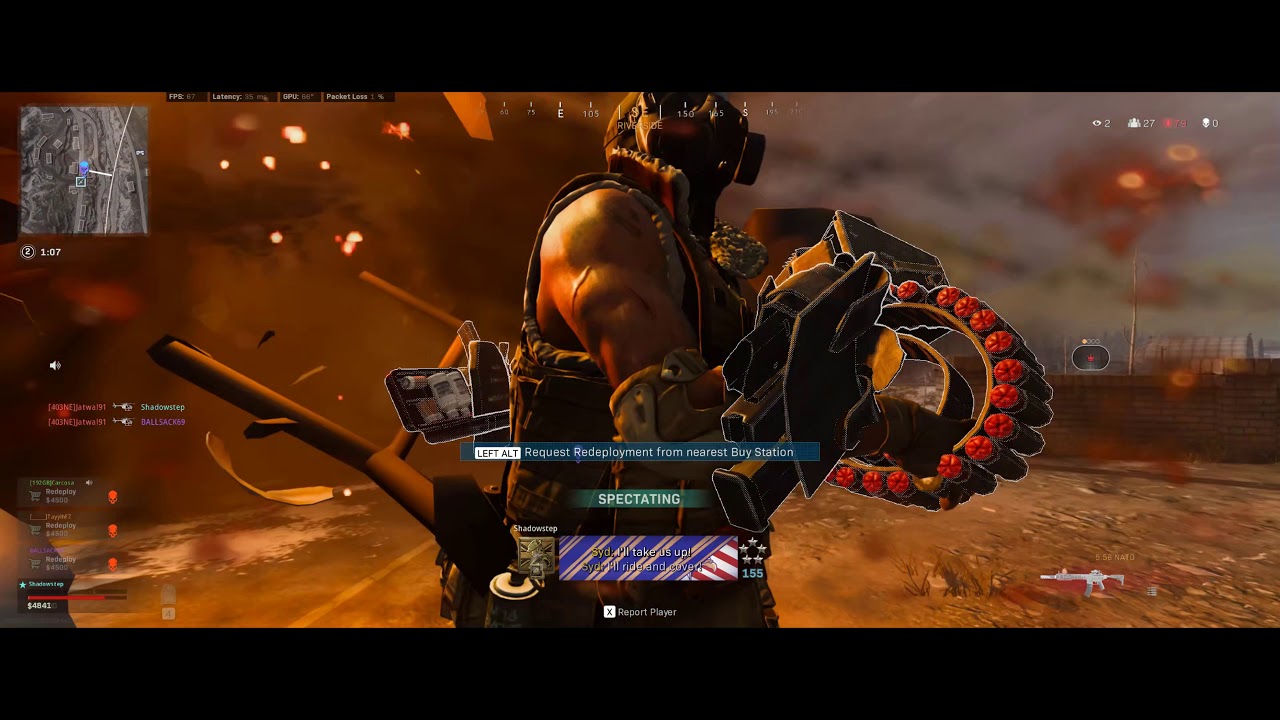Open the tactical minimap

pyautogui.click(x=84, y=170)
